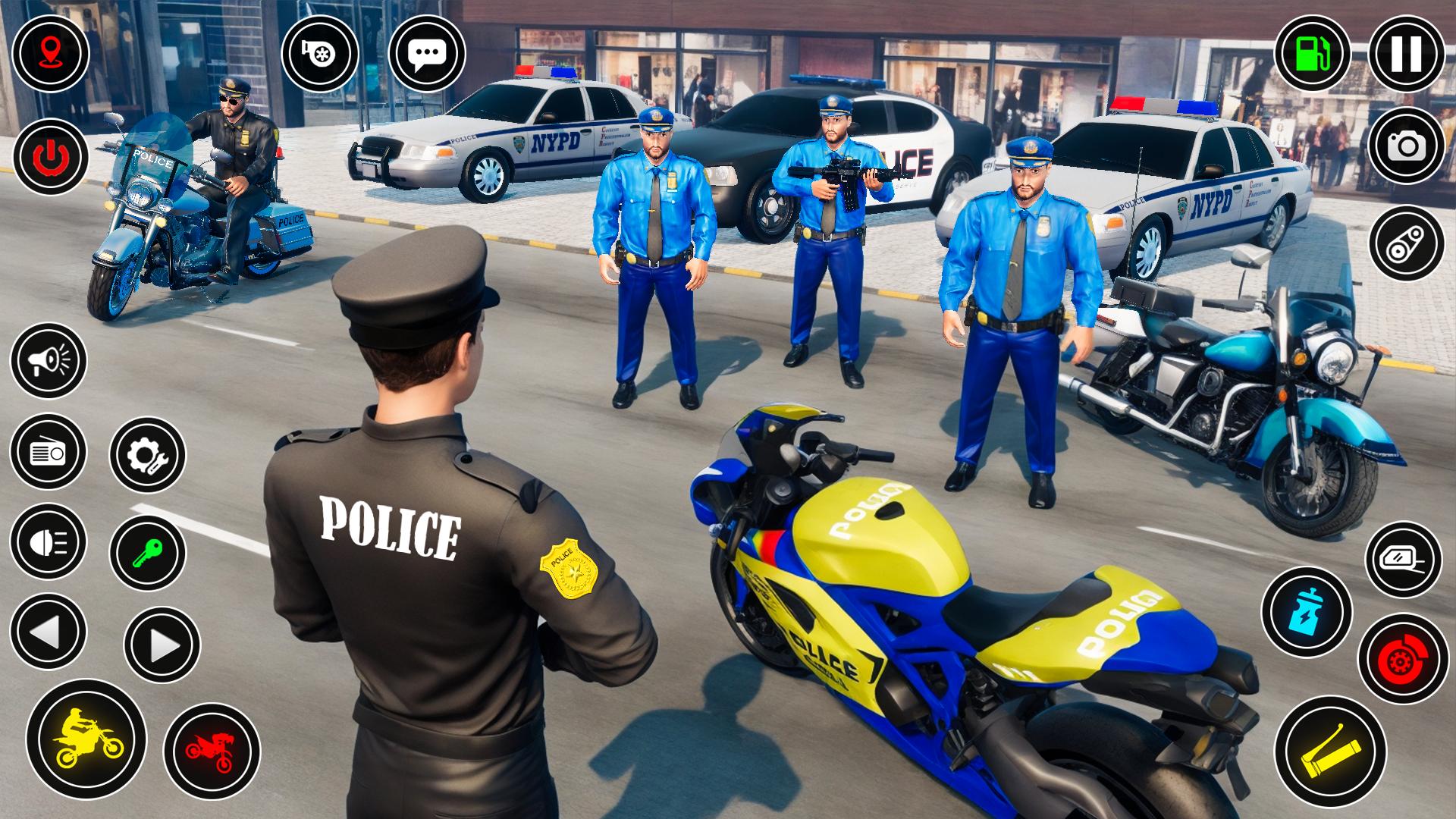
Task: Activate the turbo boost icon
Action: click(320, 53)
